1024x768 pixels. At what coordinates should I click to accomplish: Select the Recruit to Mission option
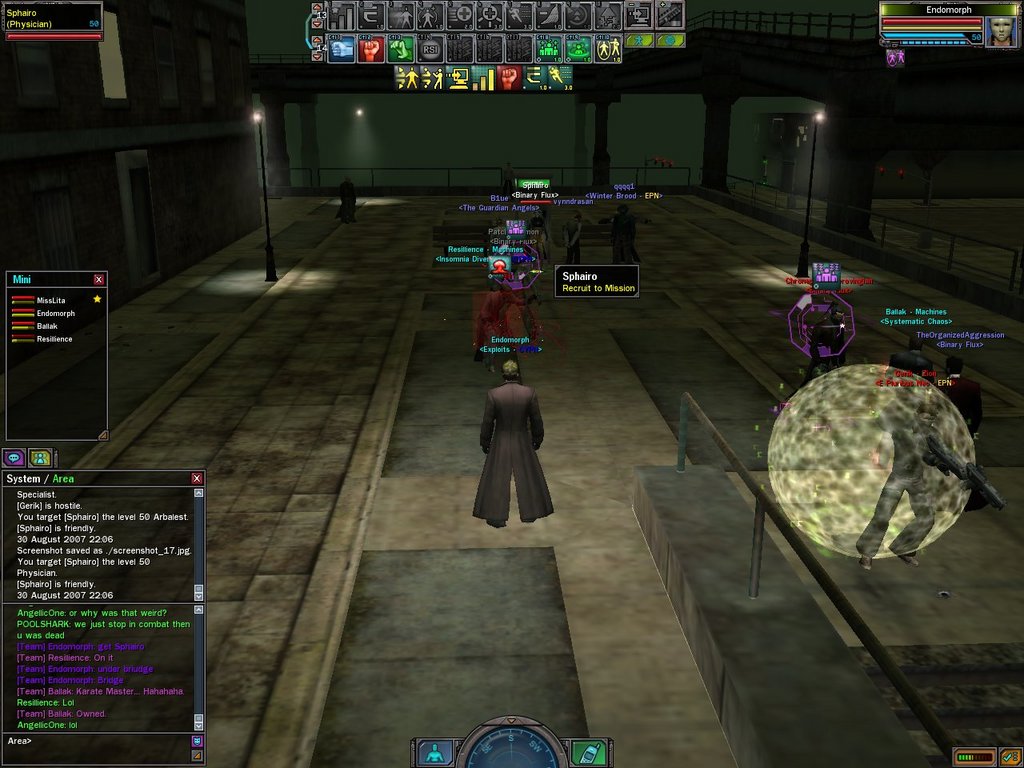tap(598, 289)
